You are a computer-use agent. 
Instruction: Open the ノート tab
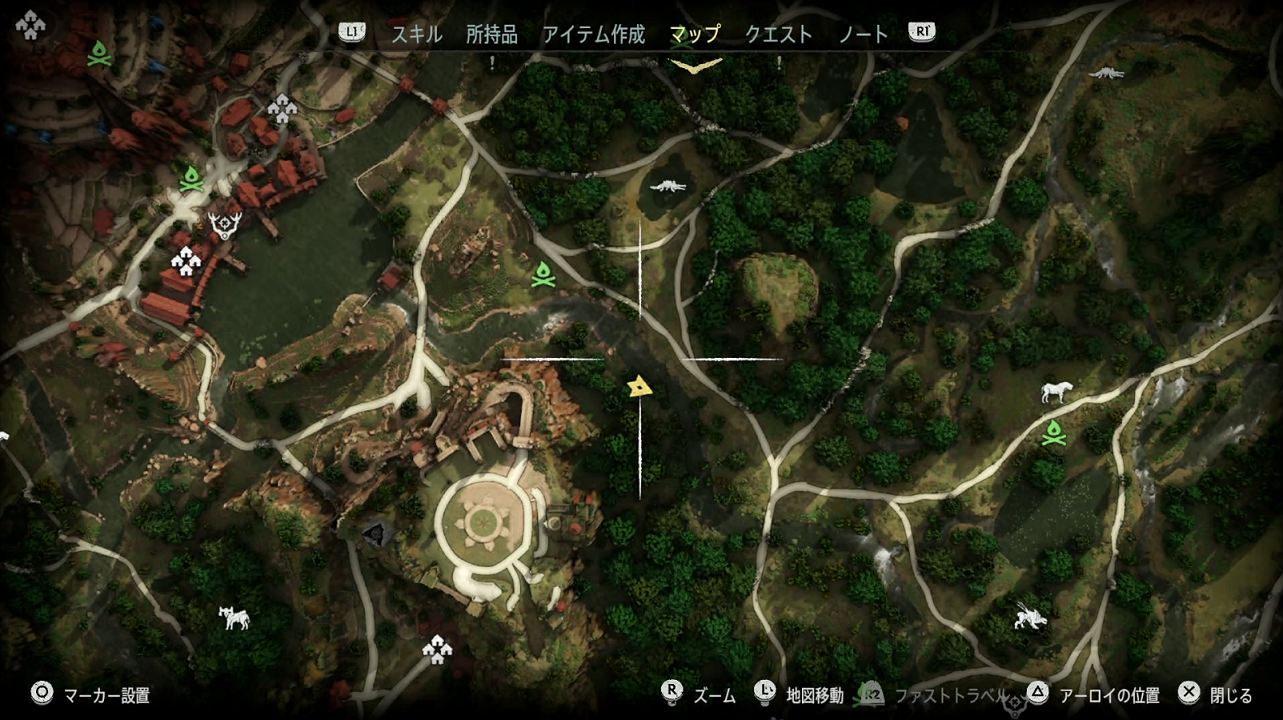862,33
